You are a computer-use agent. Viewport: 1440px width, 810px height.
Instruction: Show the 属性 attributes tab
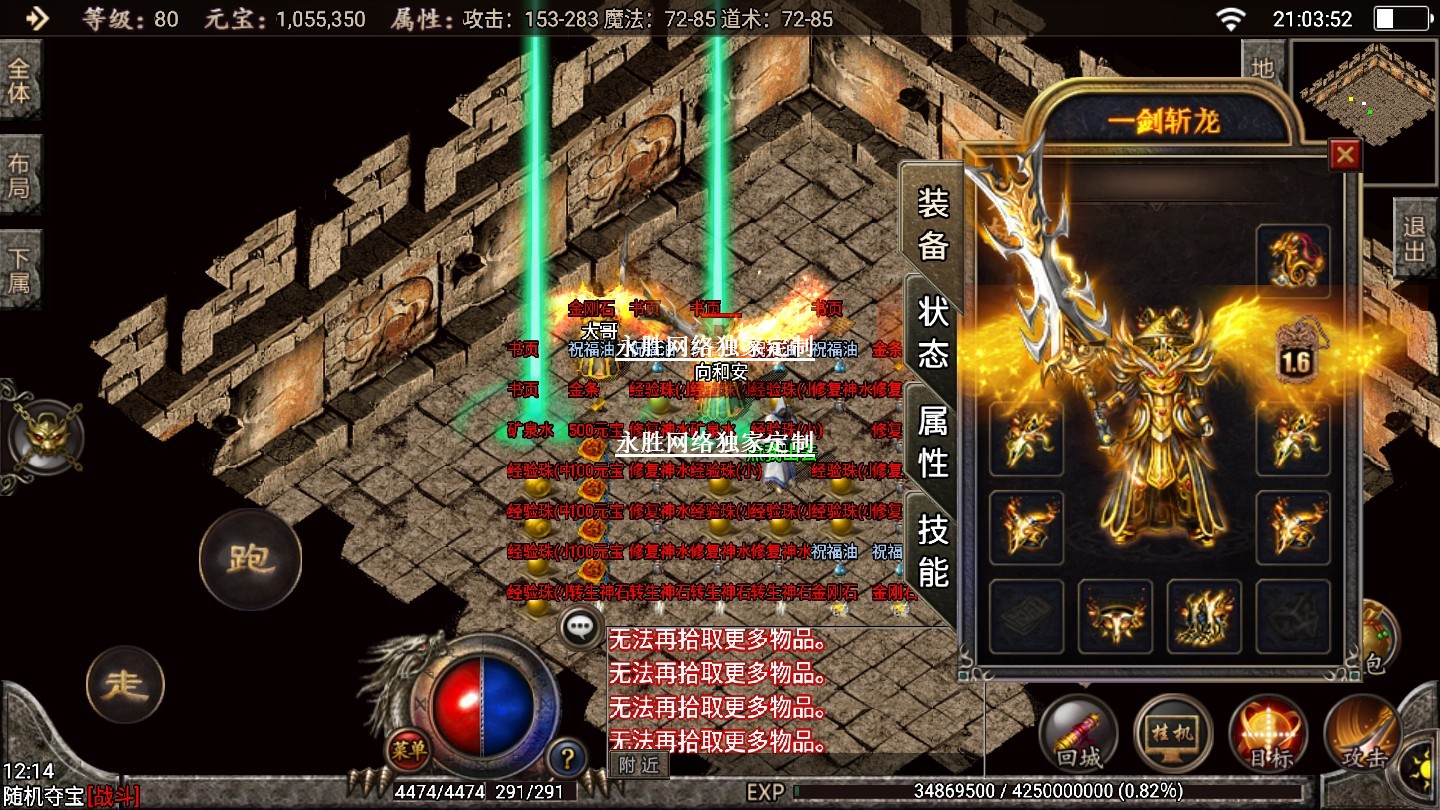coord(932,441)
